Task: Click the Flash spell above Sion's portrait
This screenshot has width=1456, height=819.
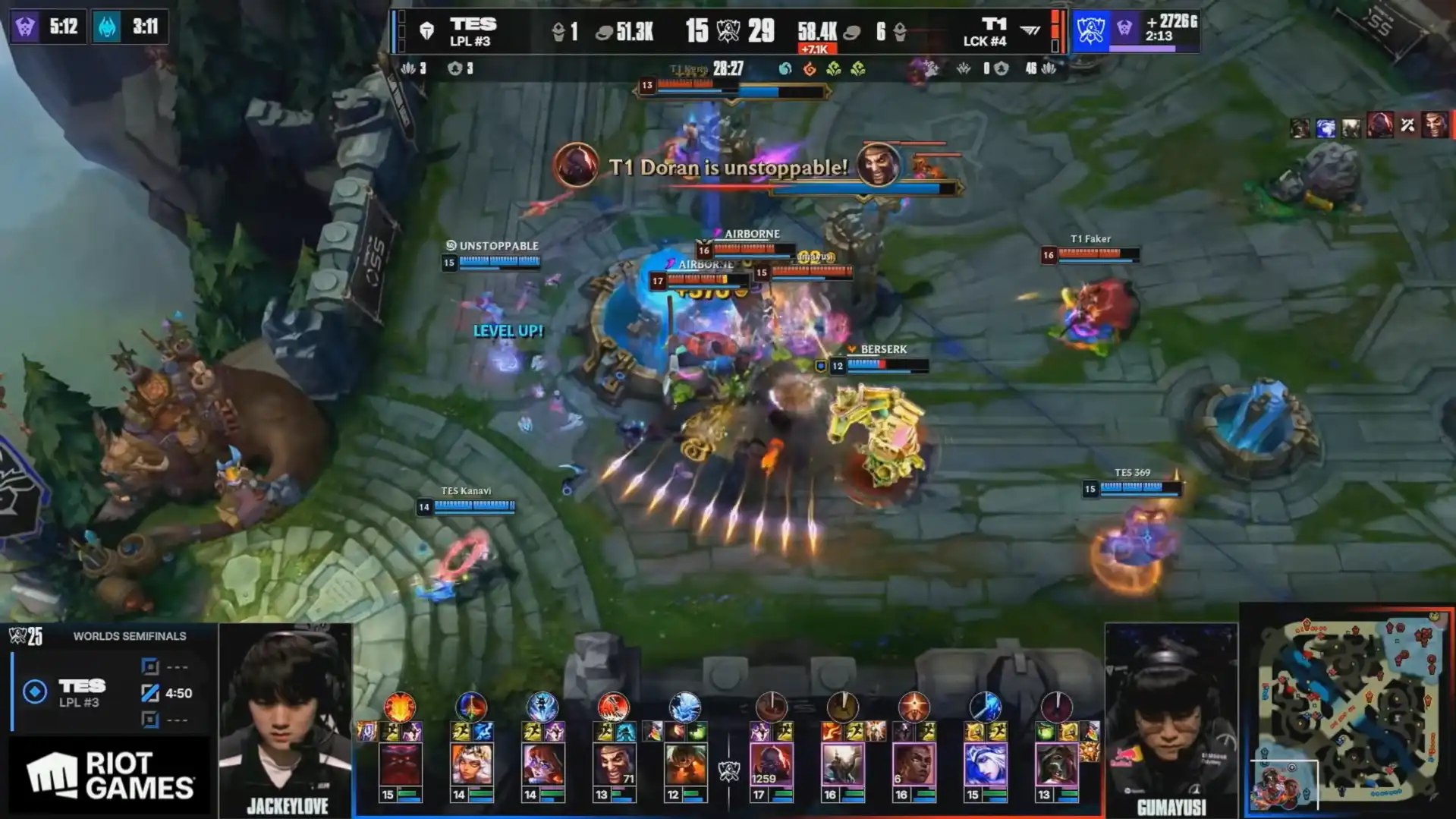Action: pyautogui.click(x=784, y=732)
